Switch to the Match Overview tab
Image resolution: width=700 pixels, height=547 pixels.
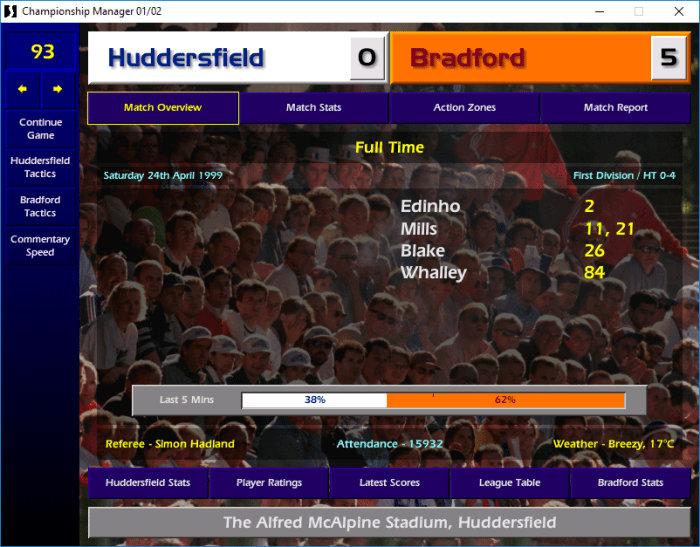(x=163, y=108)
